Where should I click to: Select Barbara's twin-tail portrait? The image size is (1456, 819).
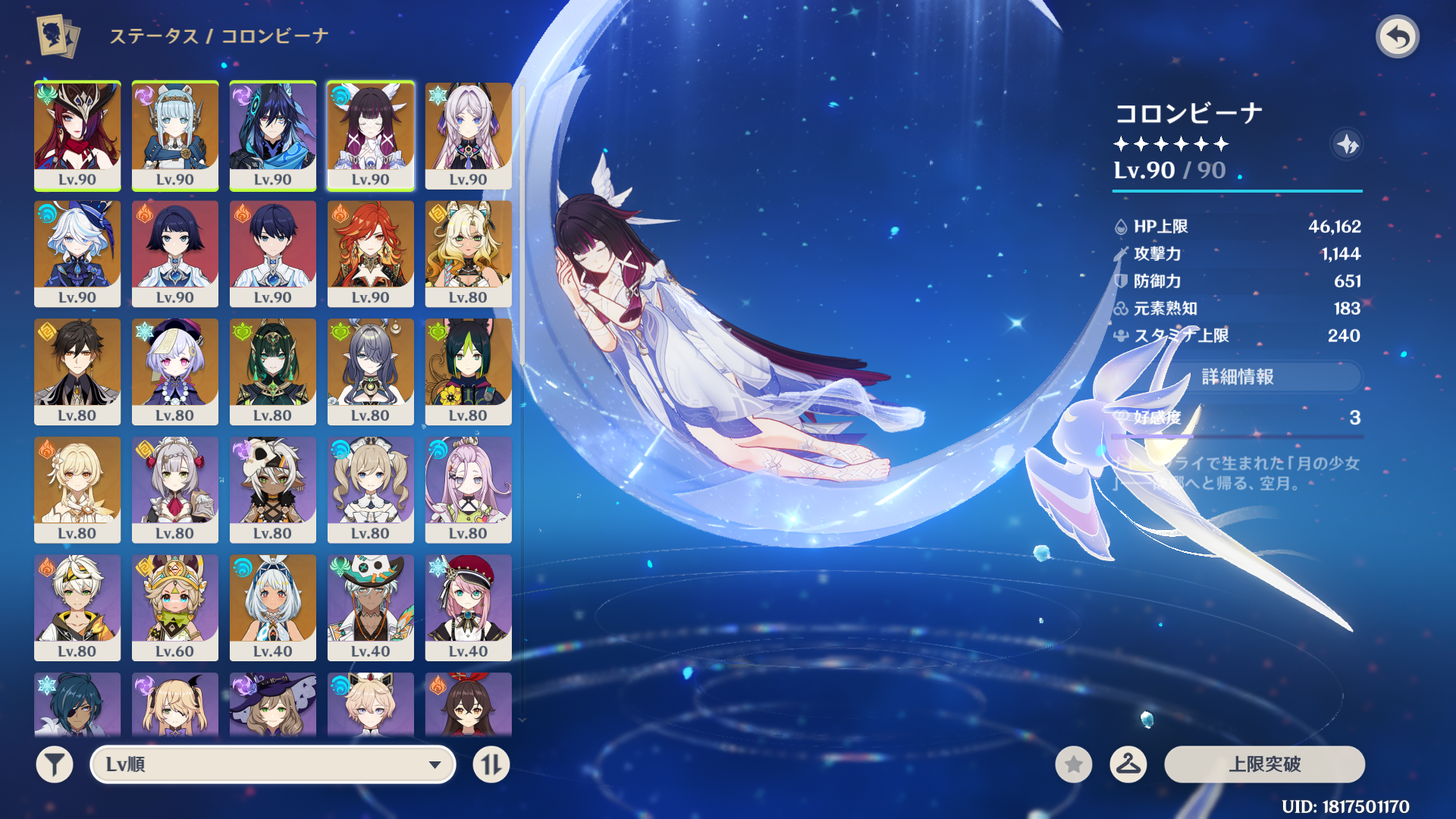click(x=371, y=489)
